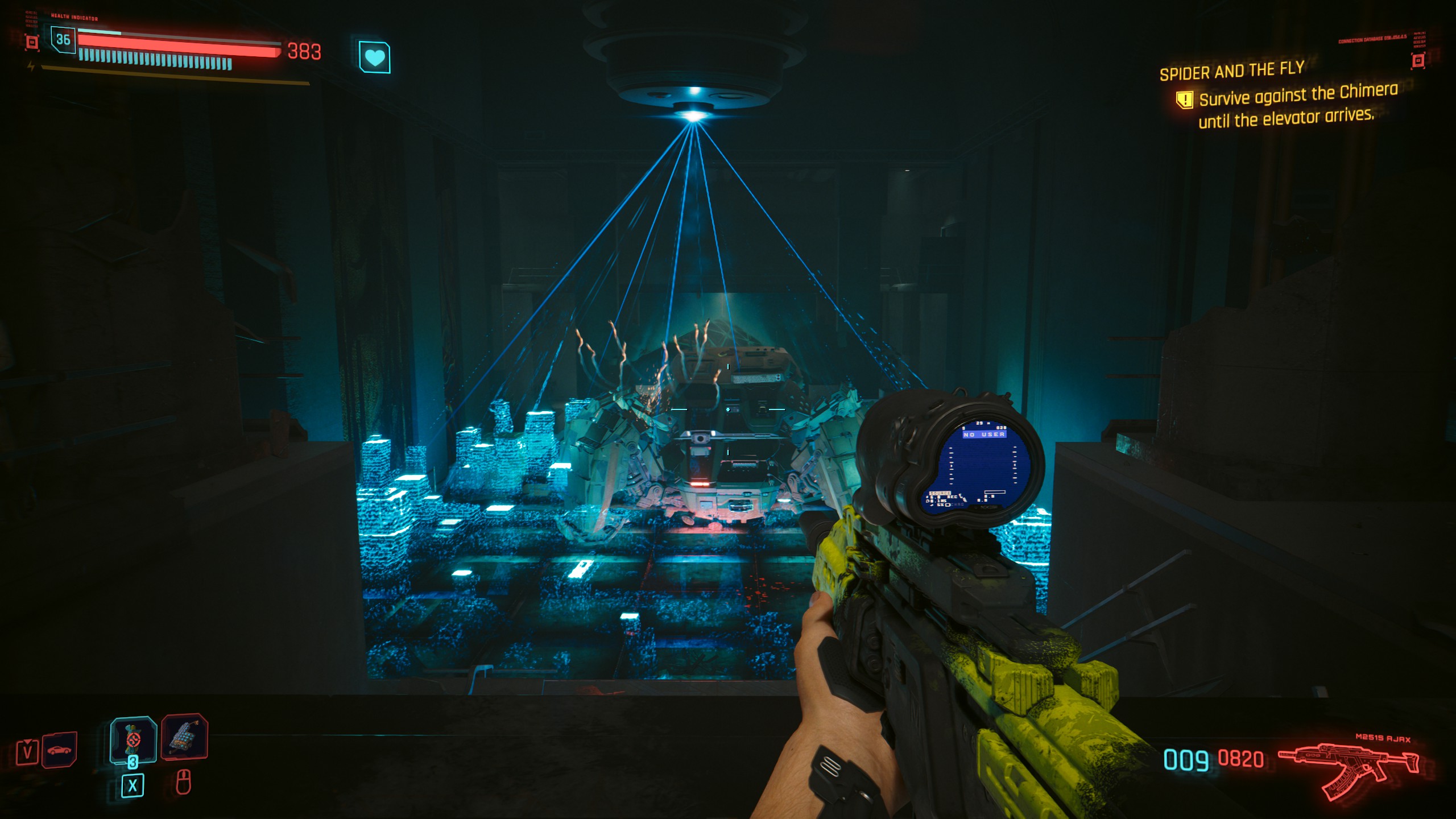Select the grenade gadget slot

click(x=185, y=737)
